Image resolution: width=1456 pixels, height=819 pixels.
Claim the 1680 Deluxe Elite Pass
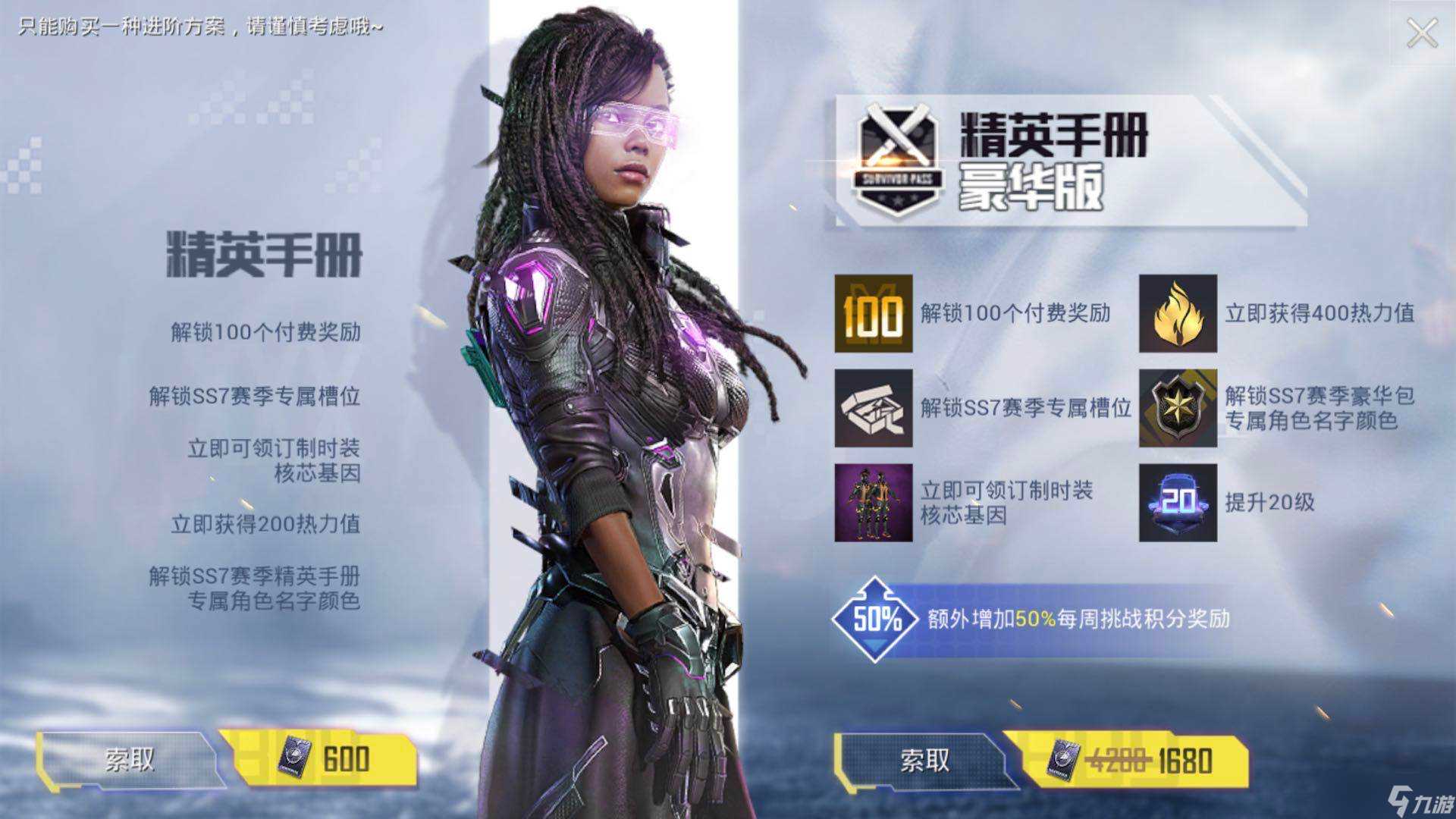924,760
